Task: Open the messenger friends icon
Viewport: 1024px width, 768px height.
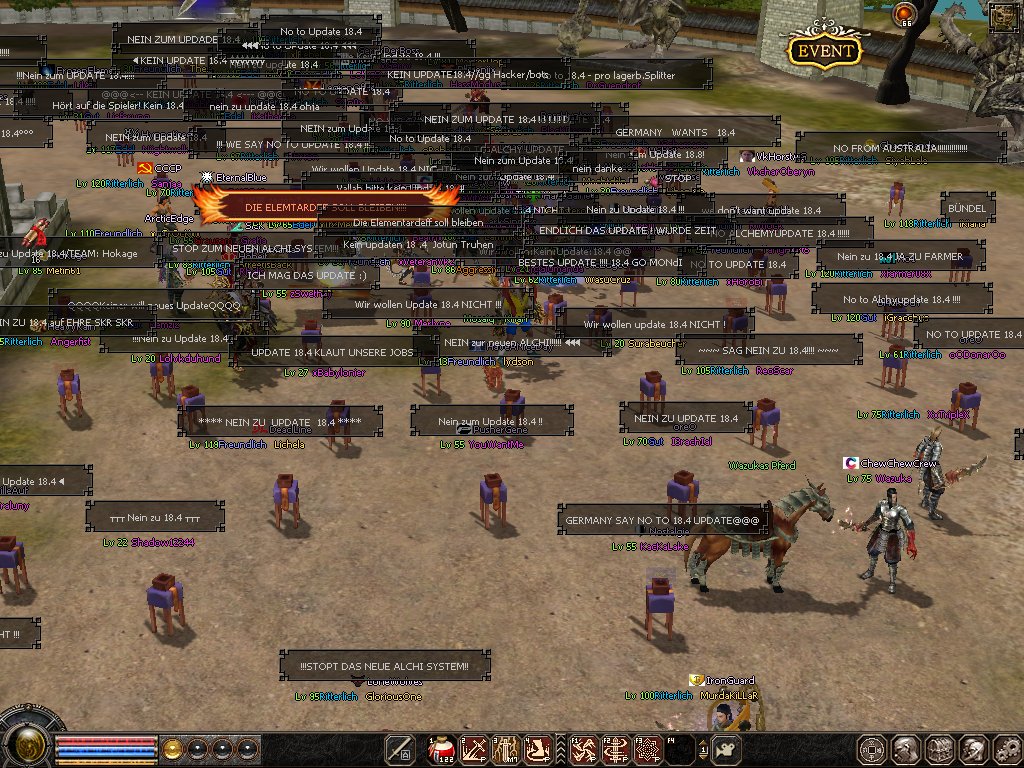Action: [972, 749]
